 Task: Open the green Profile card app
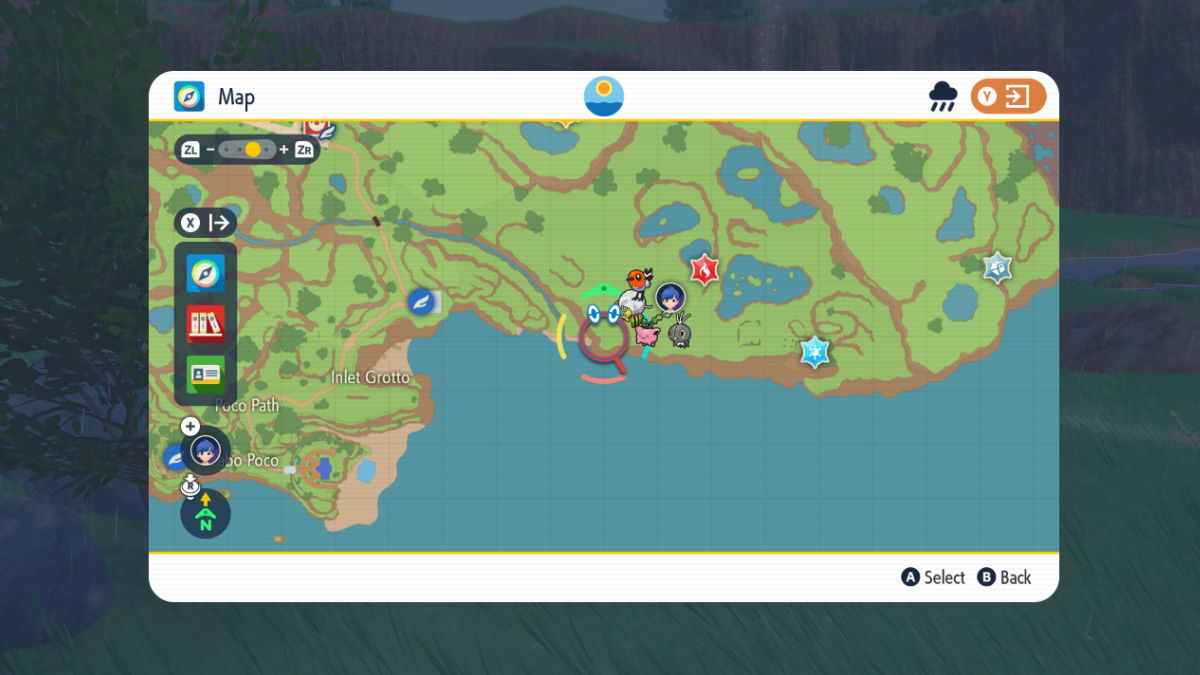(x=205, y=374)
